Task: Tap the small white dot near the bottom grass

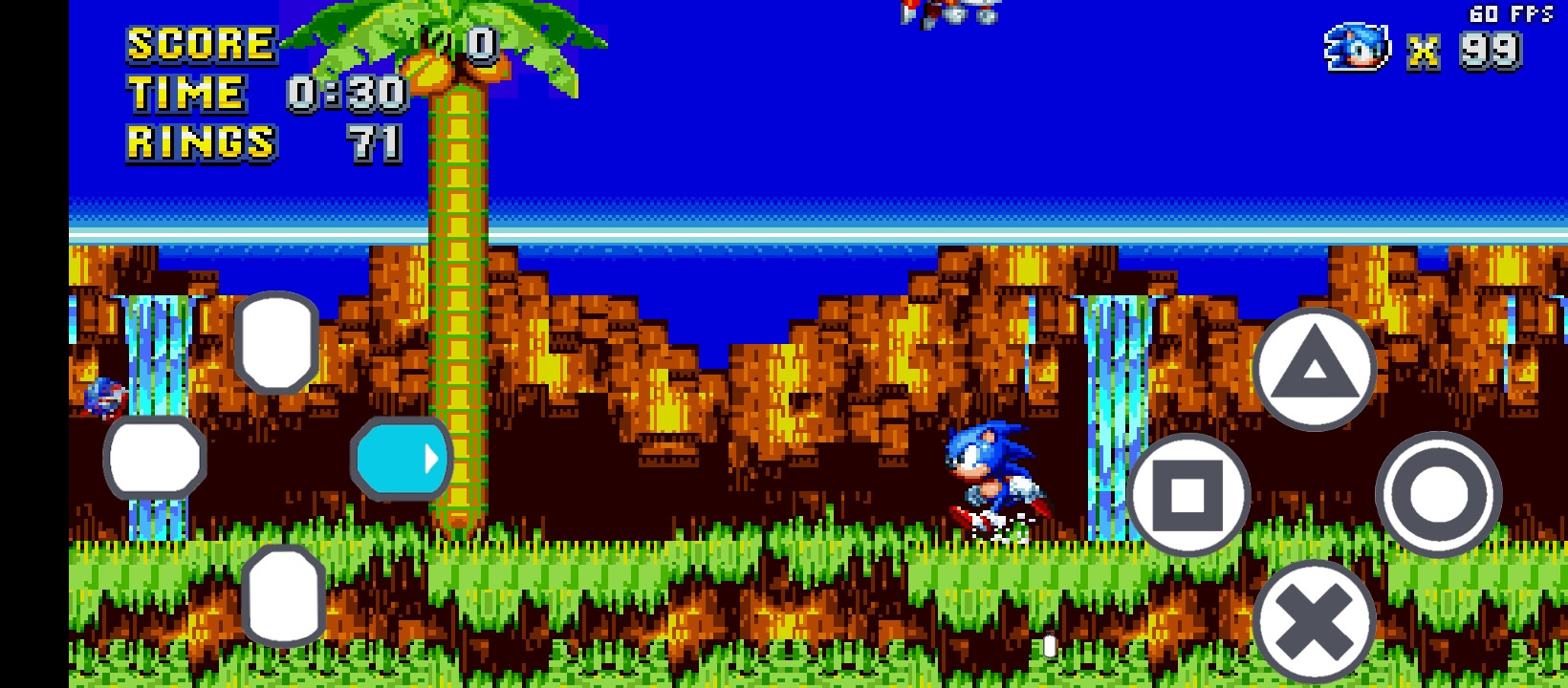Action: [x=1048, y=645]
